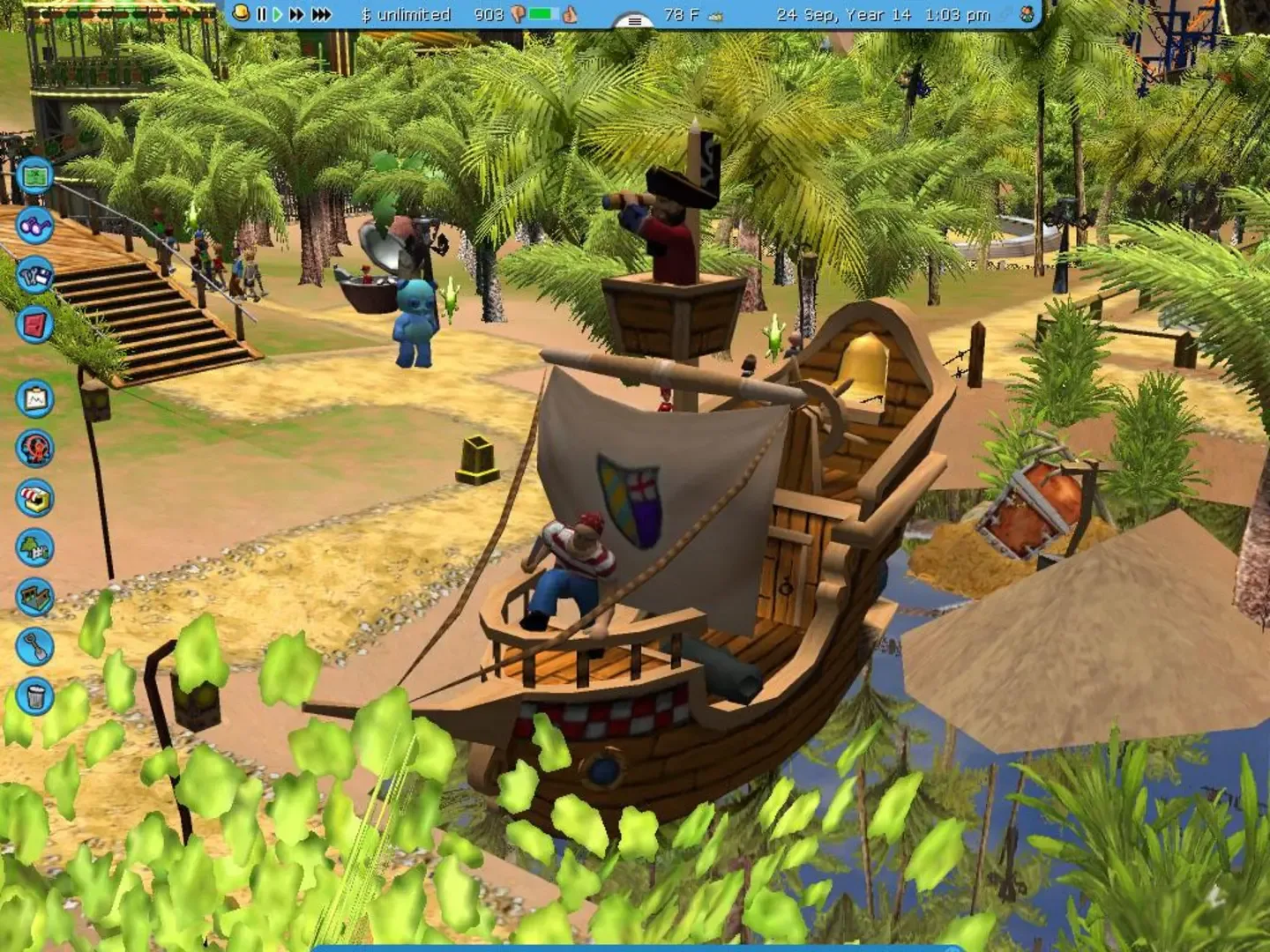The image size is (1270, 952).
Task: Open finances via the unlimited money display
Action: [407, 14]
